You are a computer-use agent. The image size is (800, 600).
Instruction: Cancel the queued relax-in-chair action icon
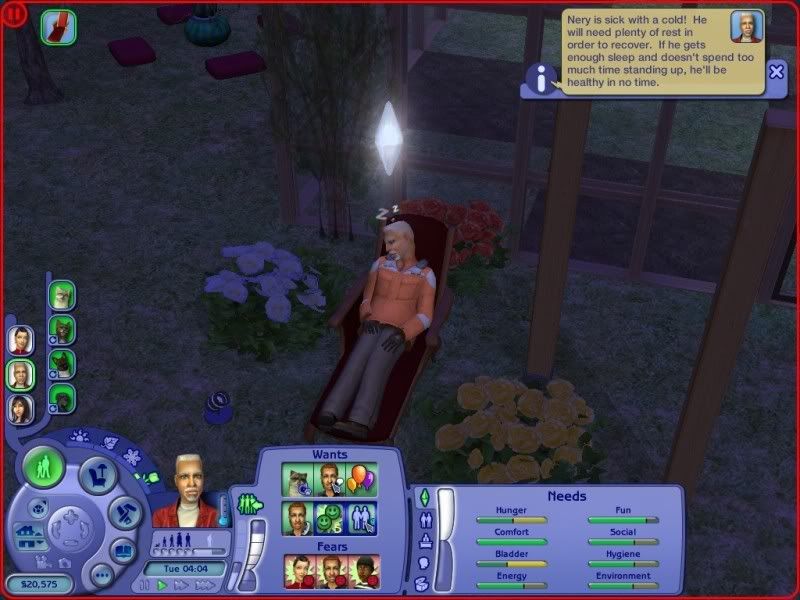[58, 27]
